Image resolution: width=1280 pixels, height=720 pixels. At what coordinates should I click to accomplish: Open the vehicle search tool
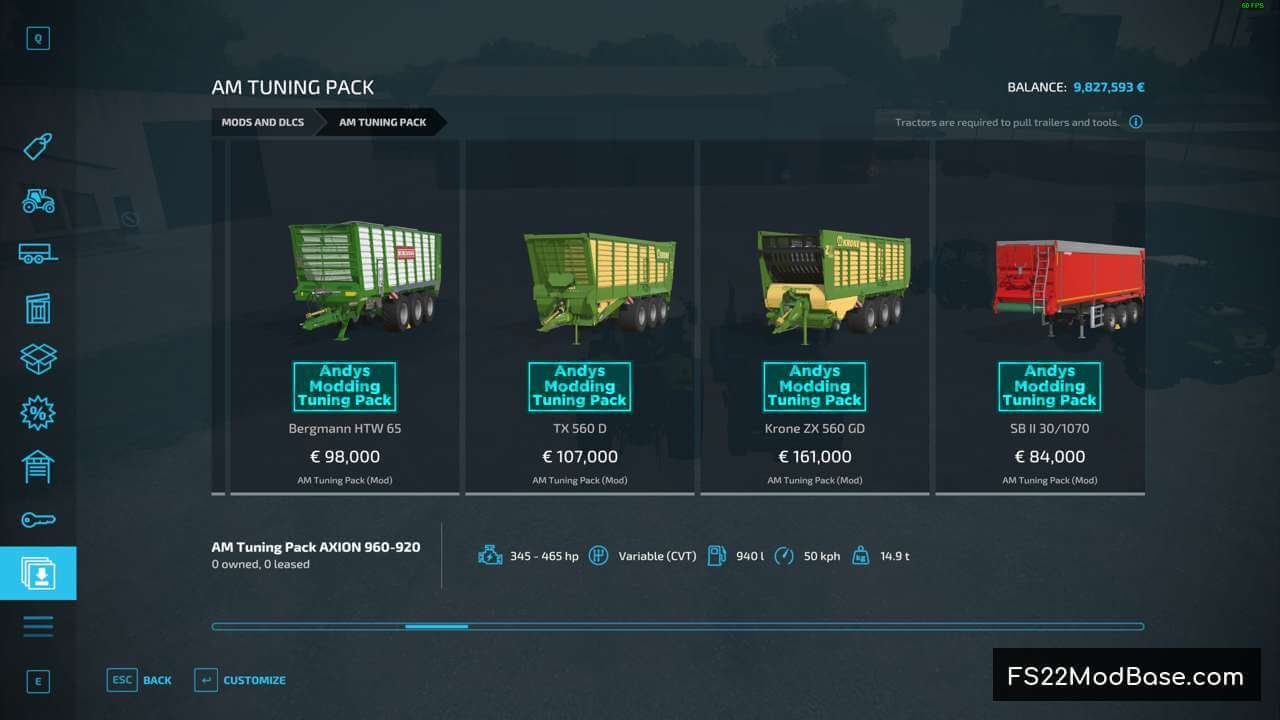[38, 38]
